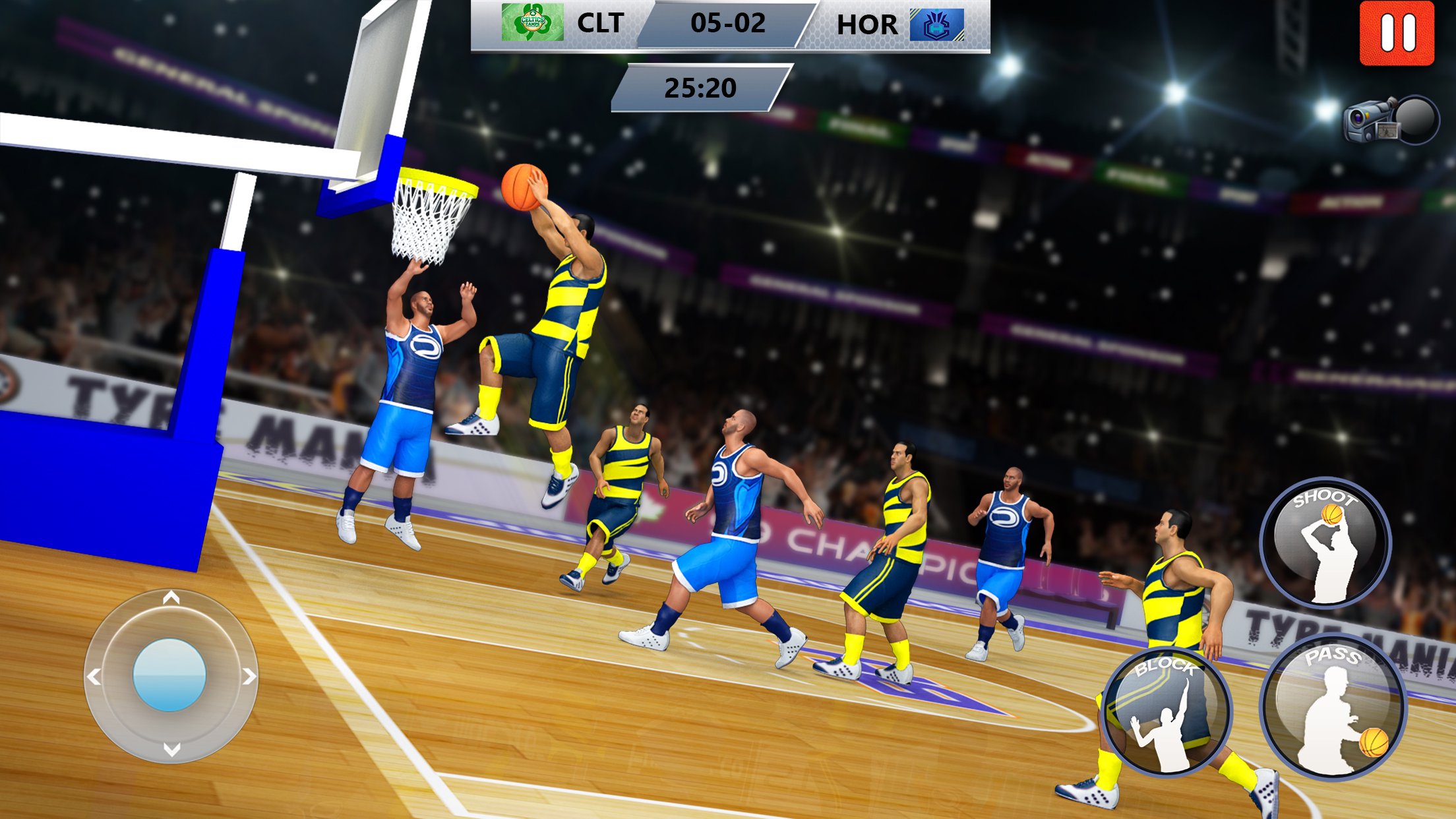Select the HOR team crest
This screenshot has width=1456, height=819.
point(936,24)
